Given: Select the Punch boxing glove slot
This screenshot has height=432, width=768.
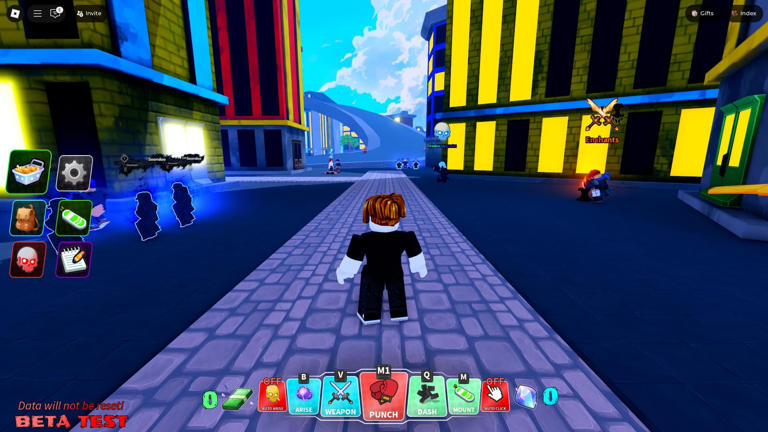Looking at the screenshot, I should pyautogui.click(x=383, y=396).
